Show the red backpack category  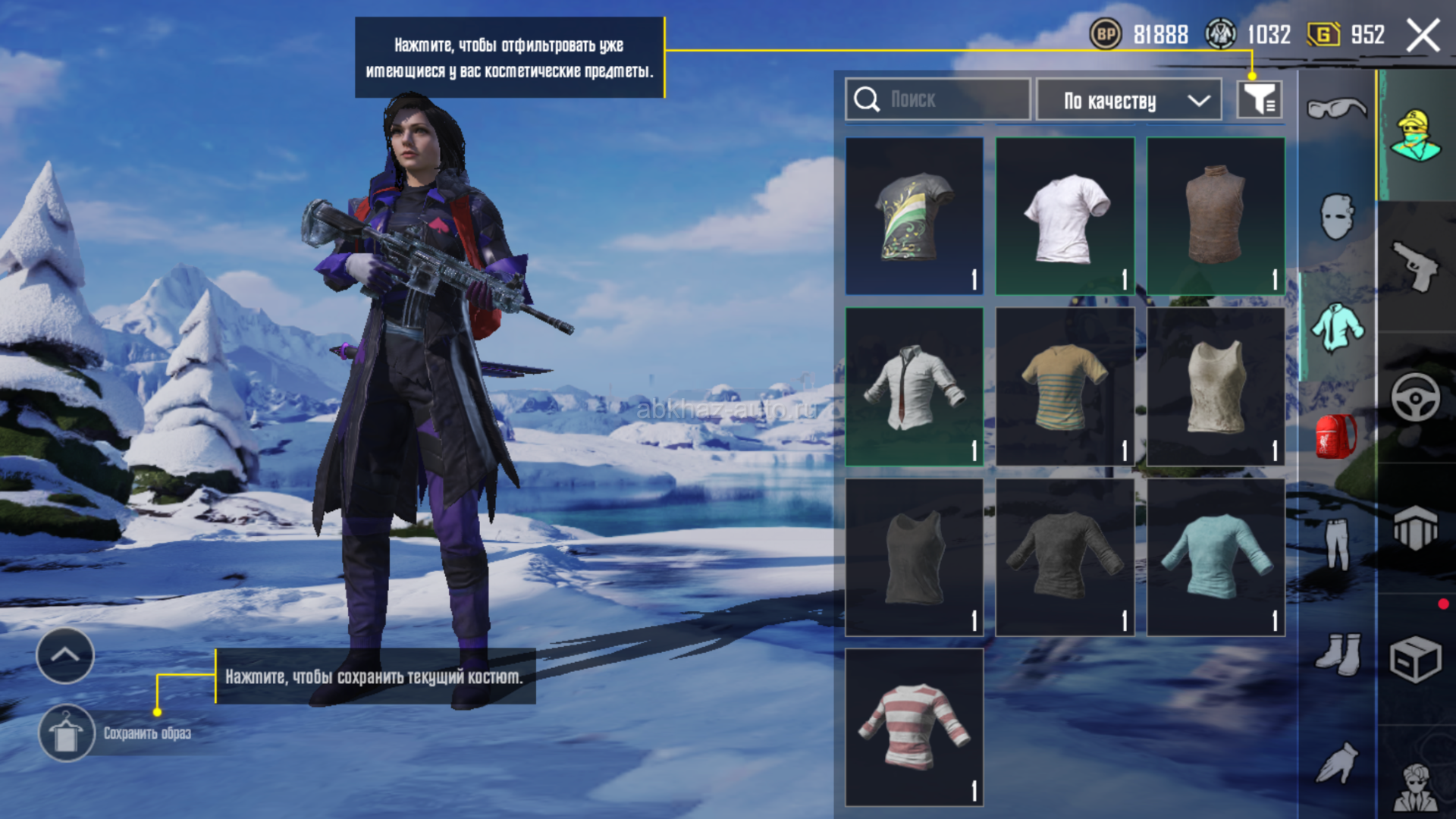[1336, 437]
